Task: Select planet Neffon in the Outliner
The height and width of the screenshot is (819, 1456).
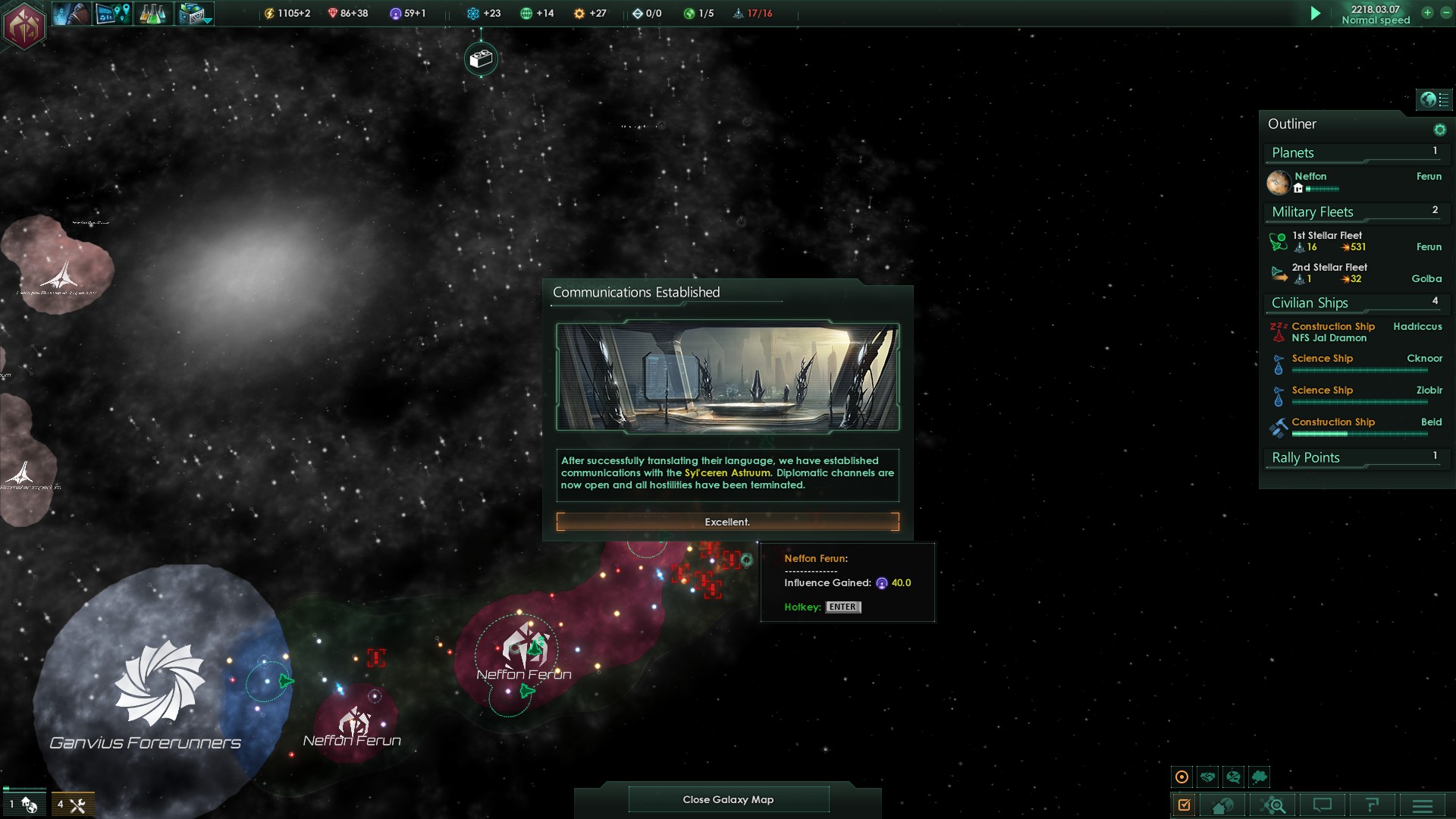Action: pos(1310,177)
